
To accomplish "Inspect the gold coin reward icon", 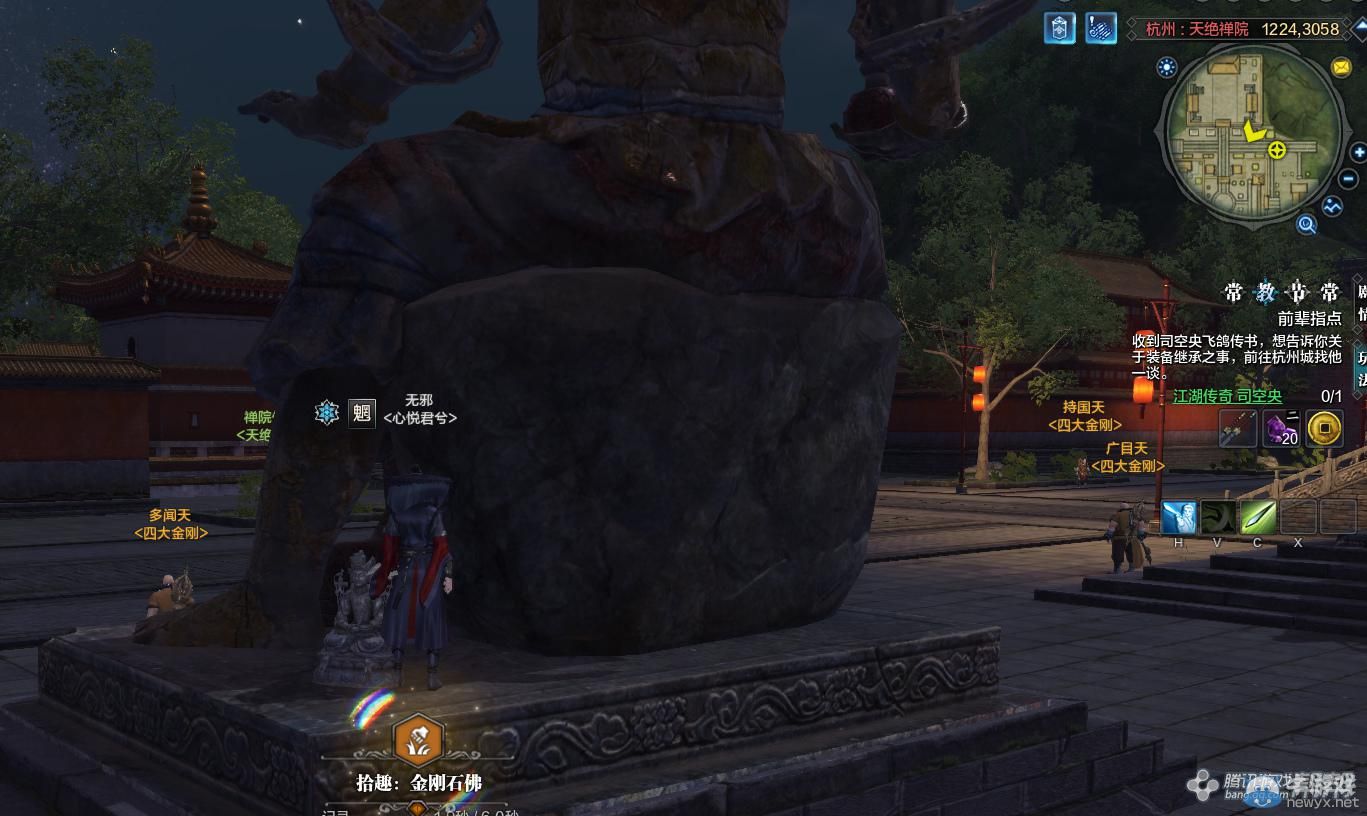I will pos(1324,429).
